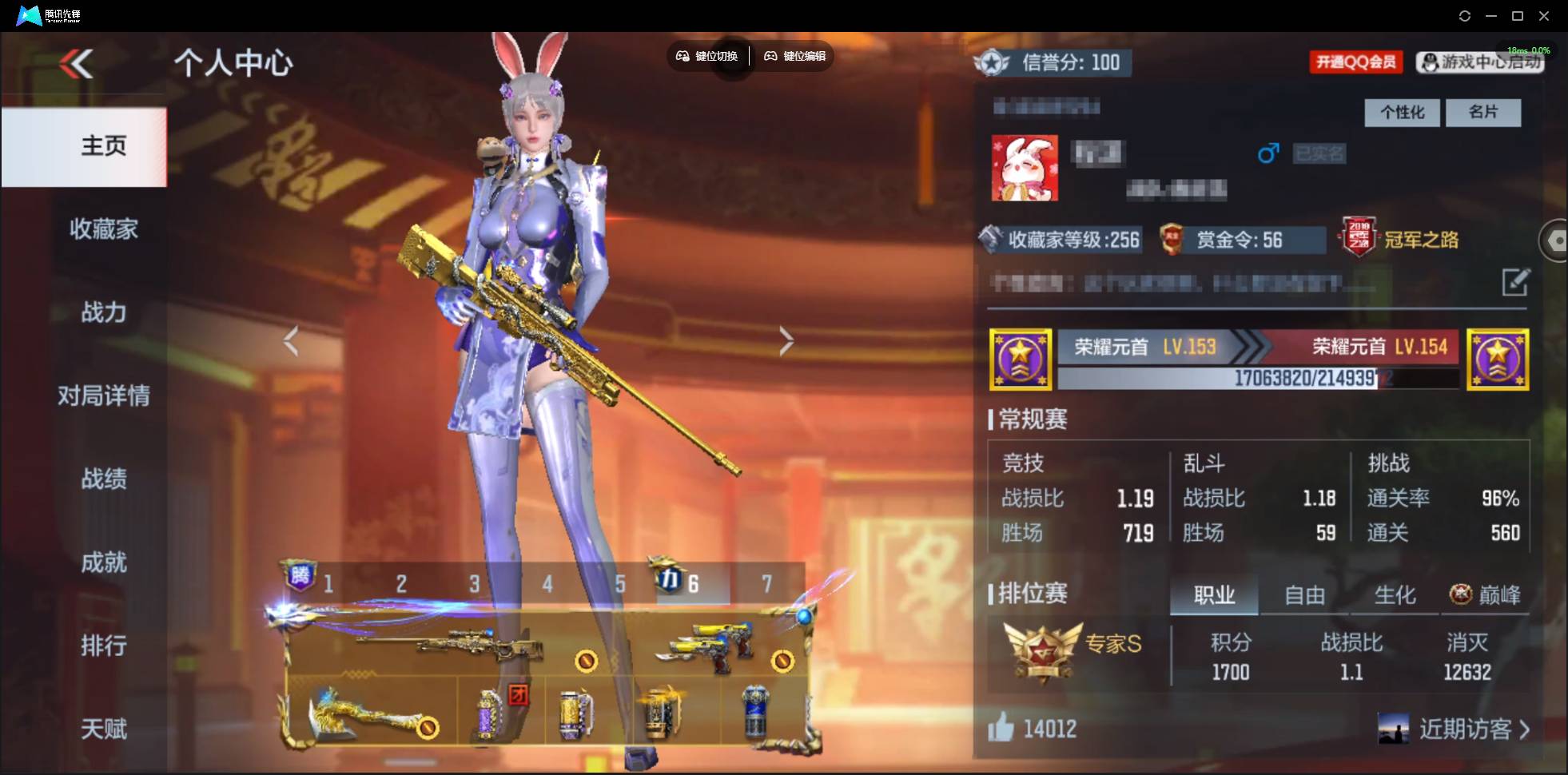
Task: Open 键位编辑 key editing
Action: coord(794,56)
